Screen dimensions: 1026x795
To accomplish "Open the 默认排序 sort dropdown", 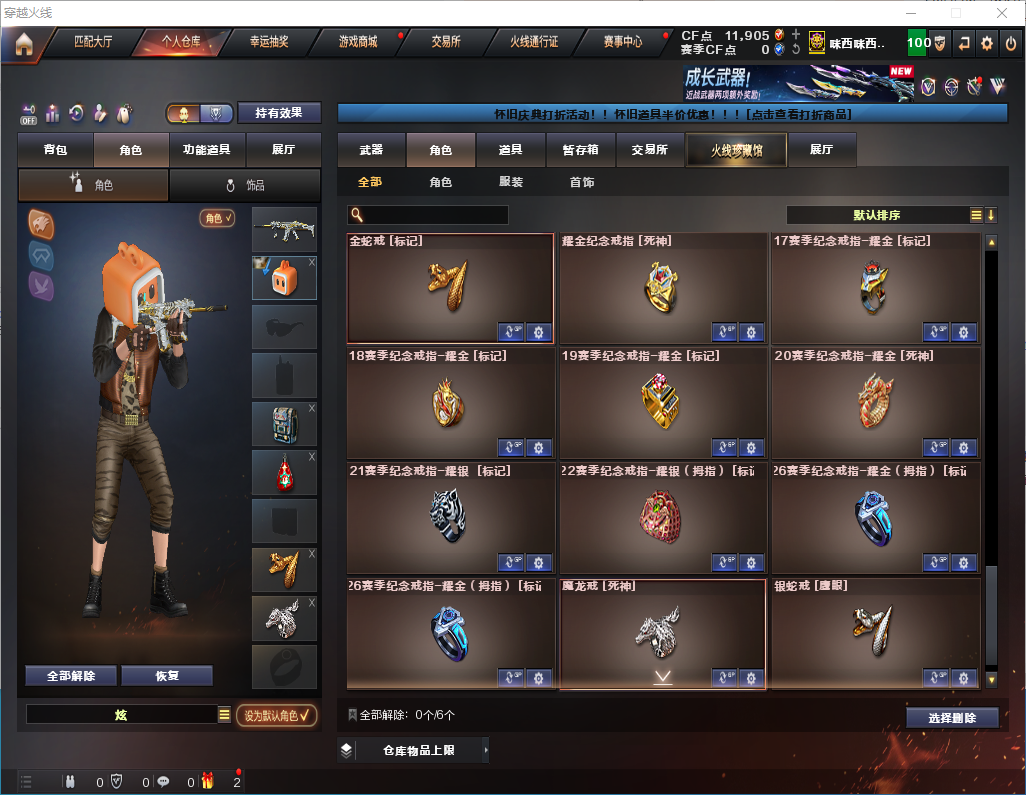I will [x=877, y=215].
